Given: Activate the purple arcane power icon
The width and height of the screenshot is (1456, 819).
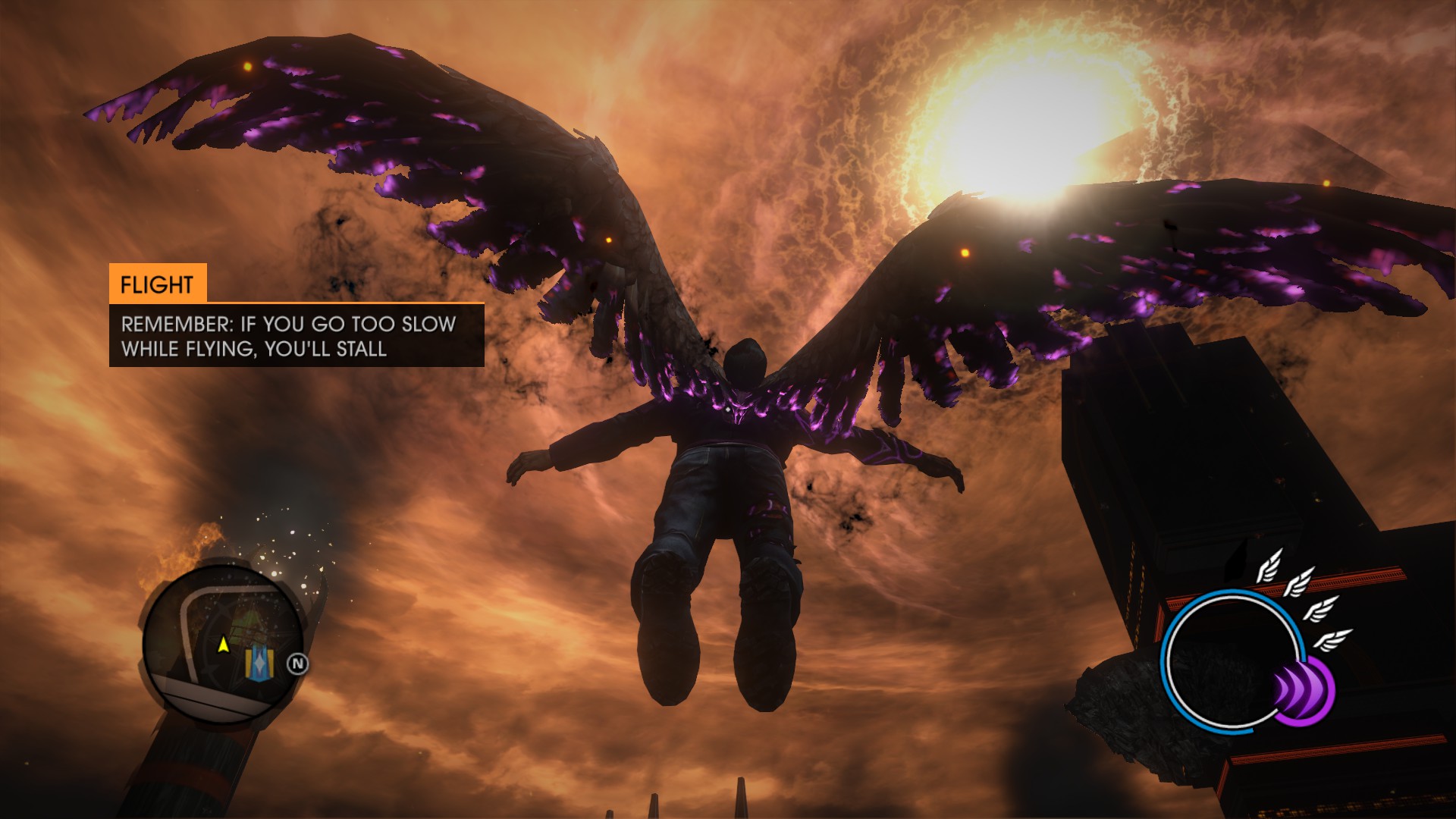Looking at the screenshot, I should click(1304, 689).
